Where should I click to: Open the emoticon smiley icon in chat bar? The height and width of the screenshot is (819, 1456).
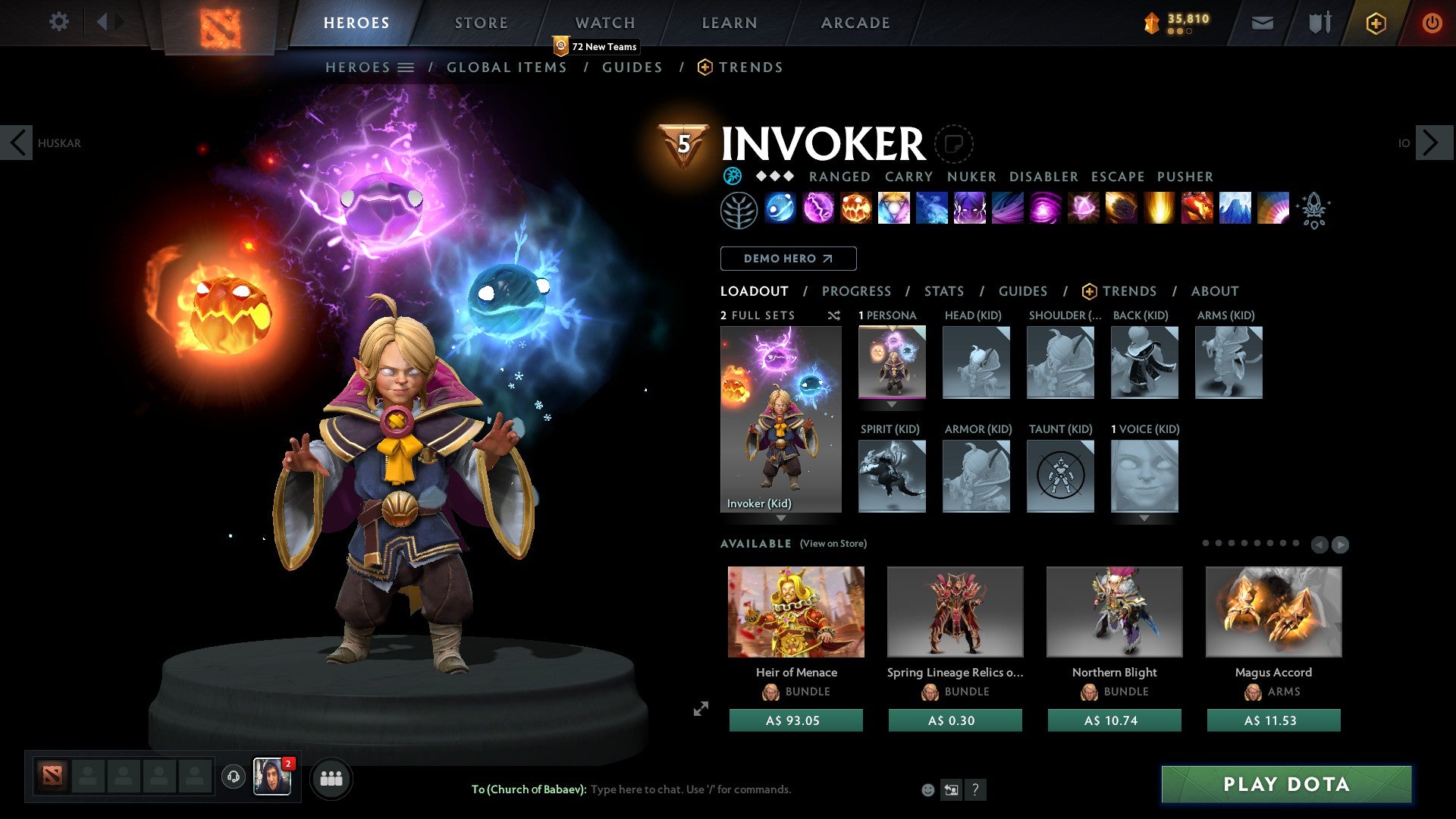click(927, 789)
